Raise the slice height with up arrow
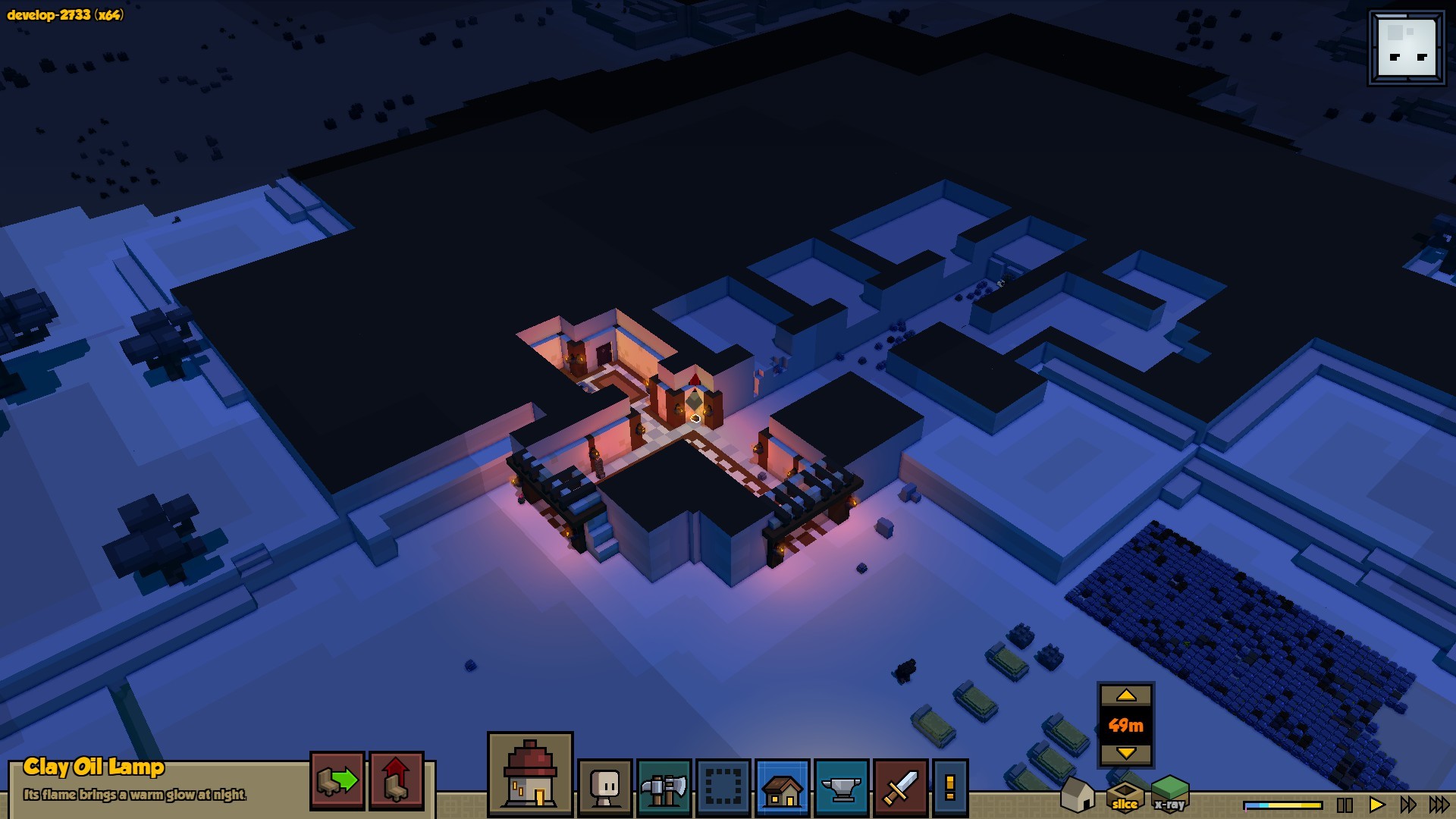This screenshot has width=1456, height=819. click(1126, 695)
